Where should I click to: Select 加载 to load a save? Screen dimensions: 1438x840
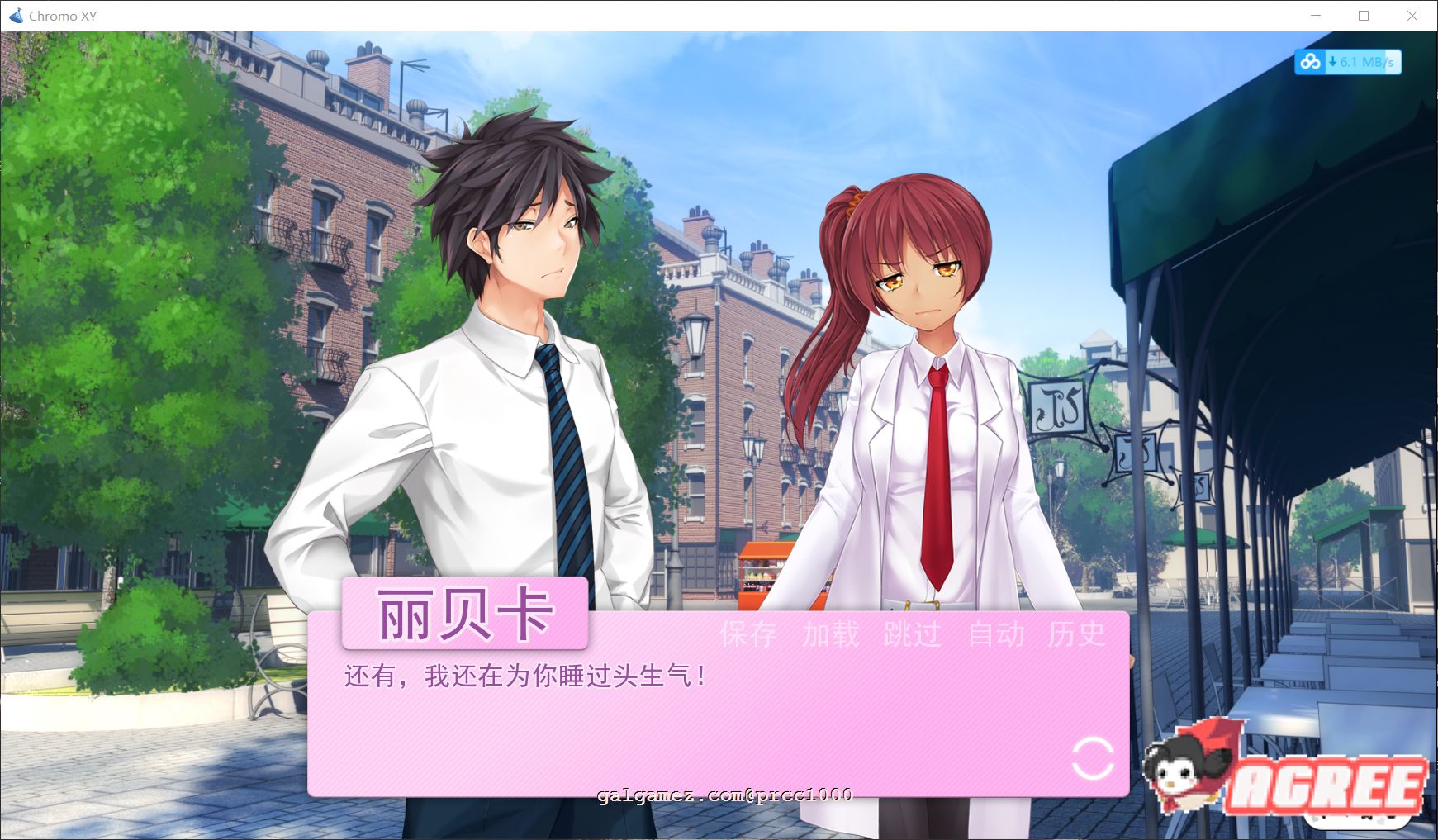click(832, 637)
